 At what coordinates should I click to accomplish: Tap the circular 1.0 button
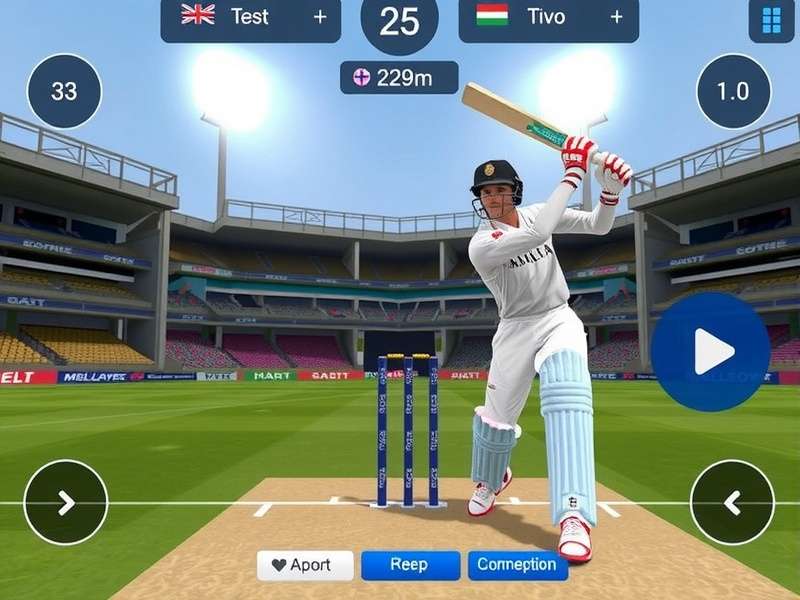coord(733,91)
